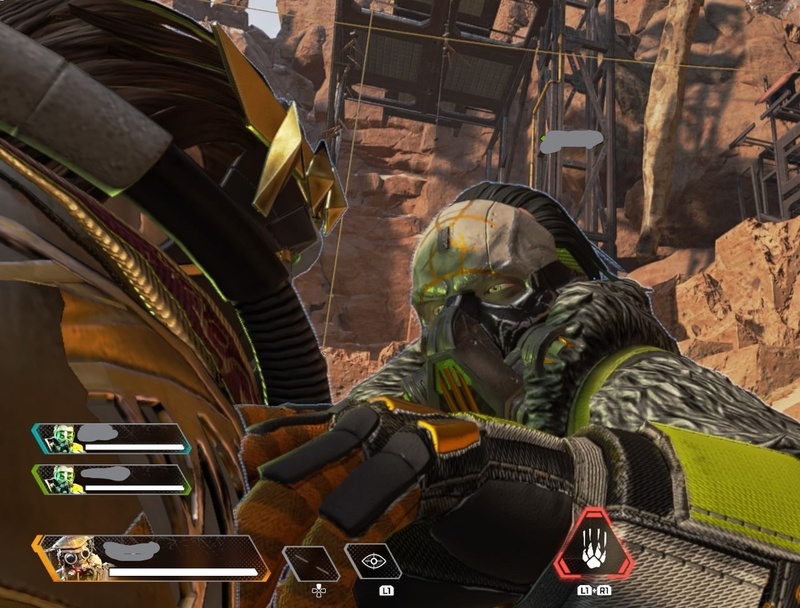This screenshot has width=800, height=608.
Task: Select the slot beside the eye ability
Action: tap(309, 563)
